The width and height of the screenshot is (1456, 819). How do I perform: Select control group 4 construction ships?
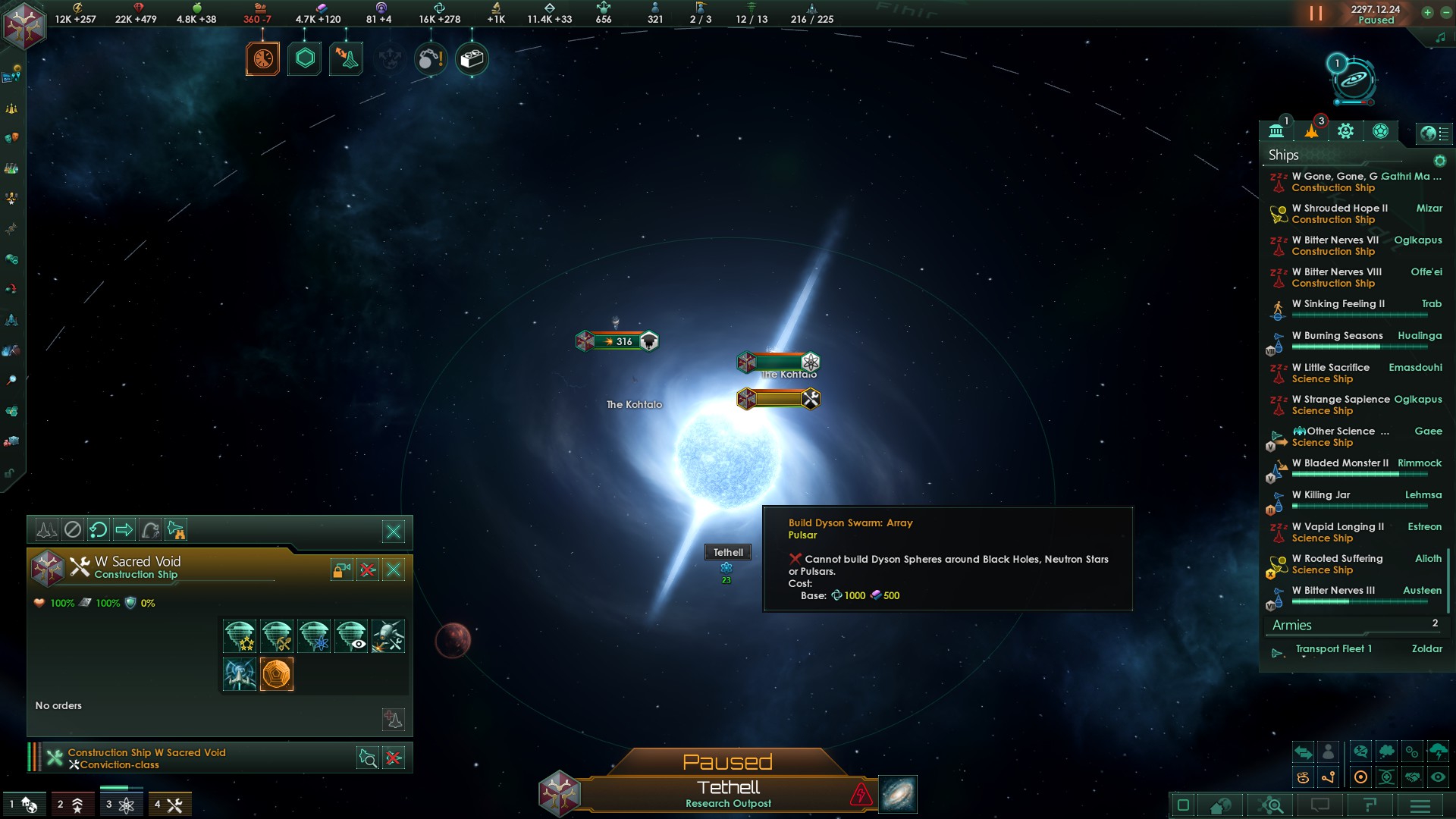(169, 805)
